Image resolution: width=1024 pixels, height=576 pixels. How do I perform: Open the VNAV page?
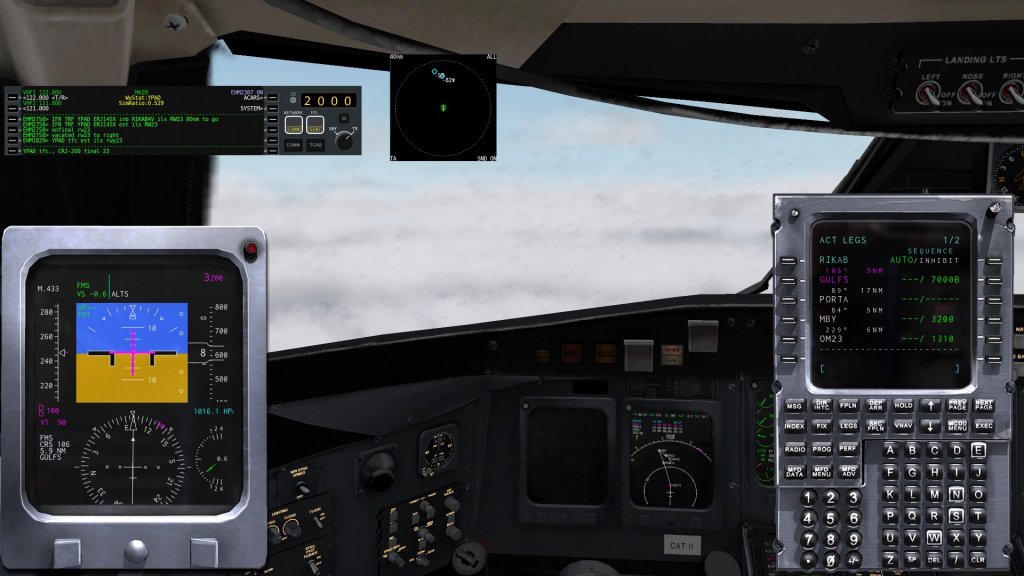click(903, 427)
